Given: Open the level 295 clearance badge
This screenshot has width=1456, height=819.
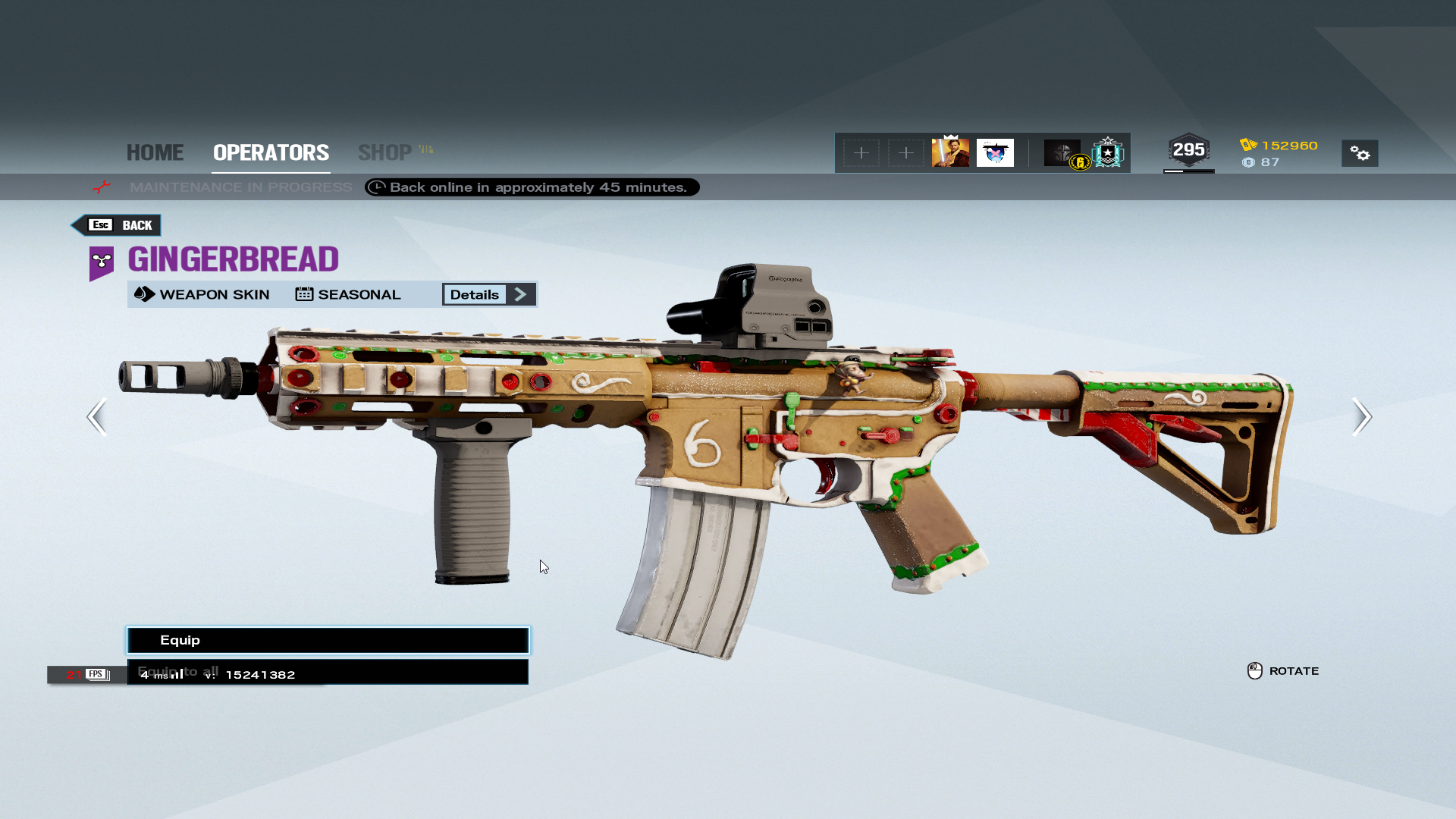Looking at the screenshot, I should (1188, 150).
